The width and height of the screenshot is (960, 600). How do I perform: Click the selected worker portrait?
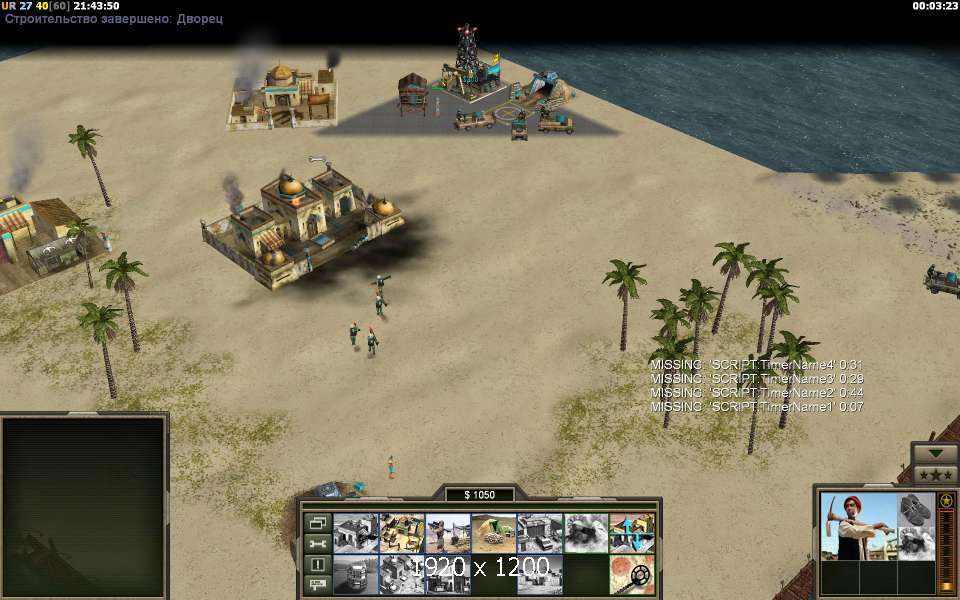point(857,525)
